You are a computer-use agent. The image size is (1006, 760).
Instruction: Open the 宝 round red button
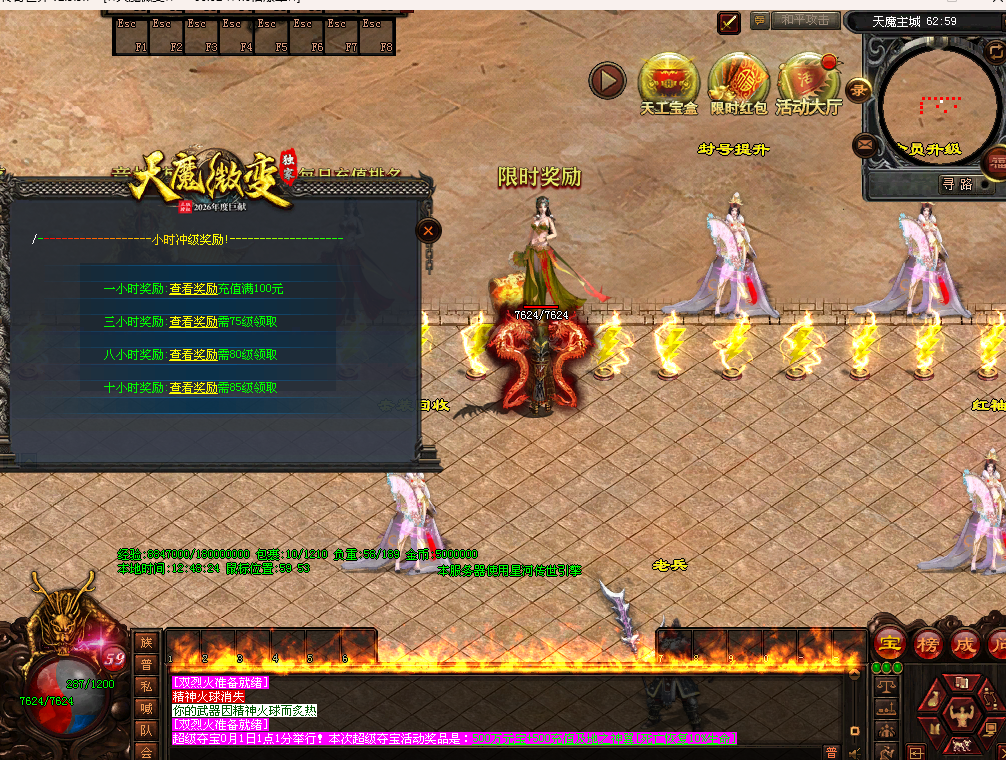[x=888, y=643]
